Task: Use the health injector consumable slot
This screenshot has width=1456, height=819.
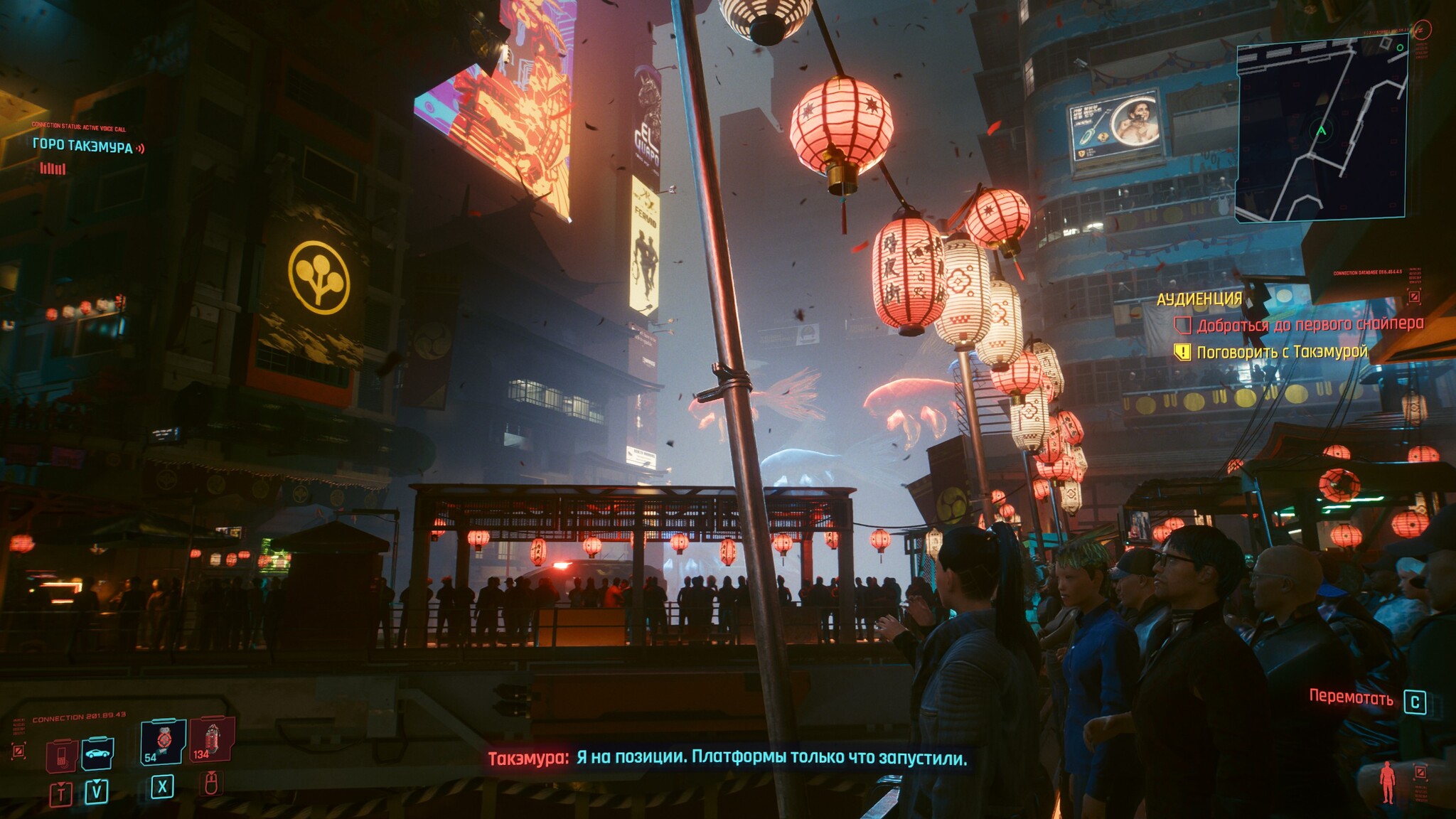Action: tap(164, 742)
